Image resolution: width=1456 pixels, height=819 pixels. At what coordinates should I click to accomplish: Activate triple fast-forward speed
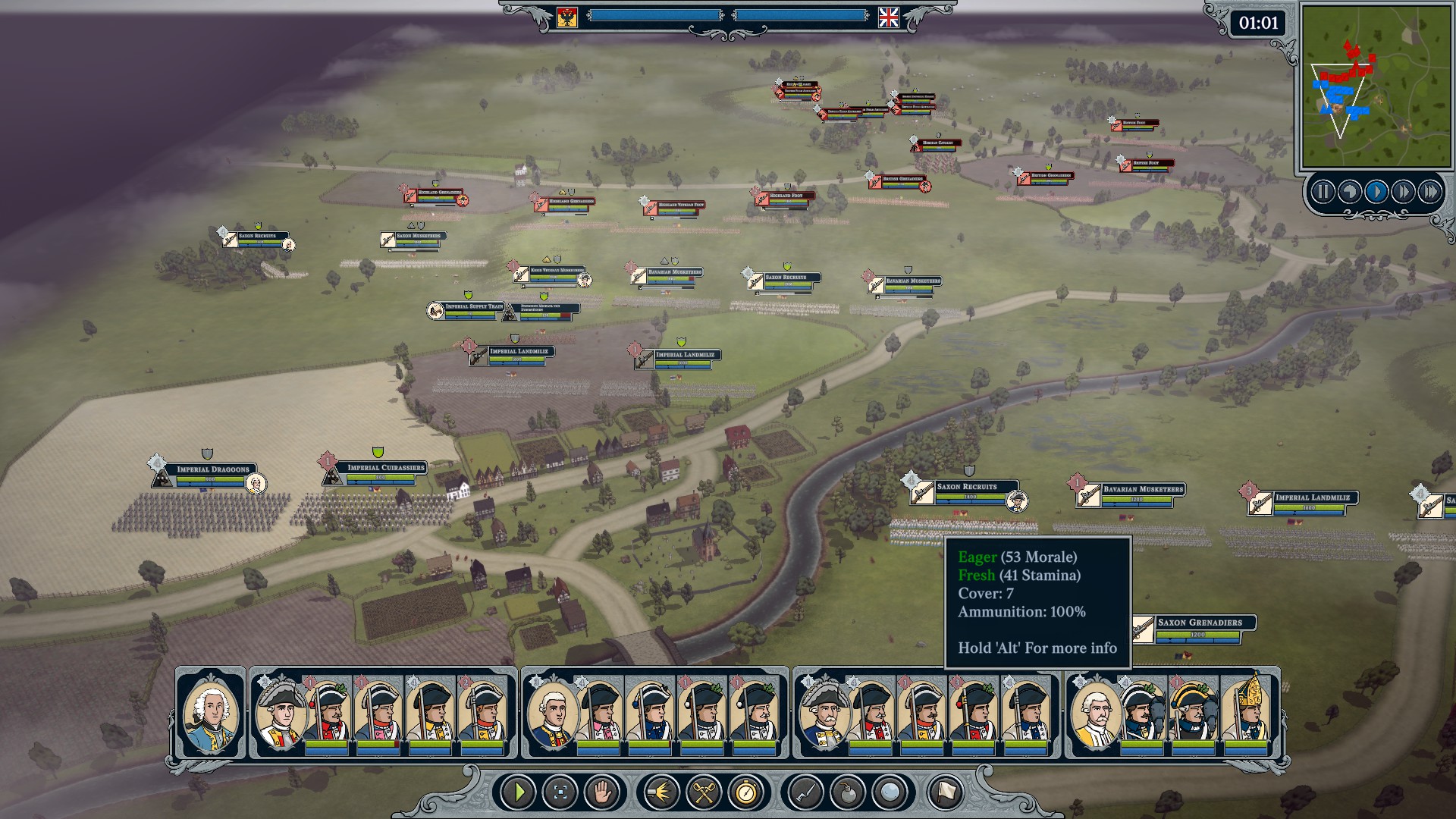[1429, 192]
